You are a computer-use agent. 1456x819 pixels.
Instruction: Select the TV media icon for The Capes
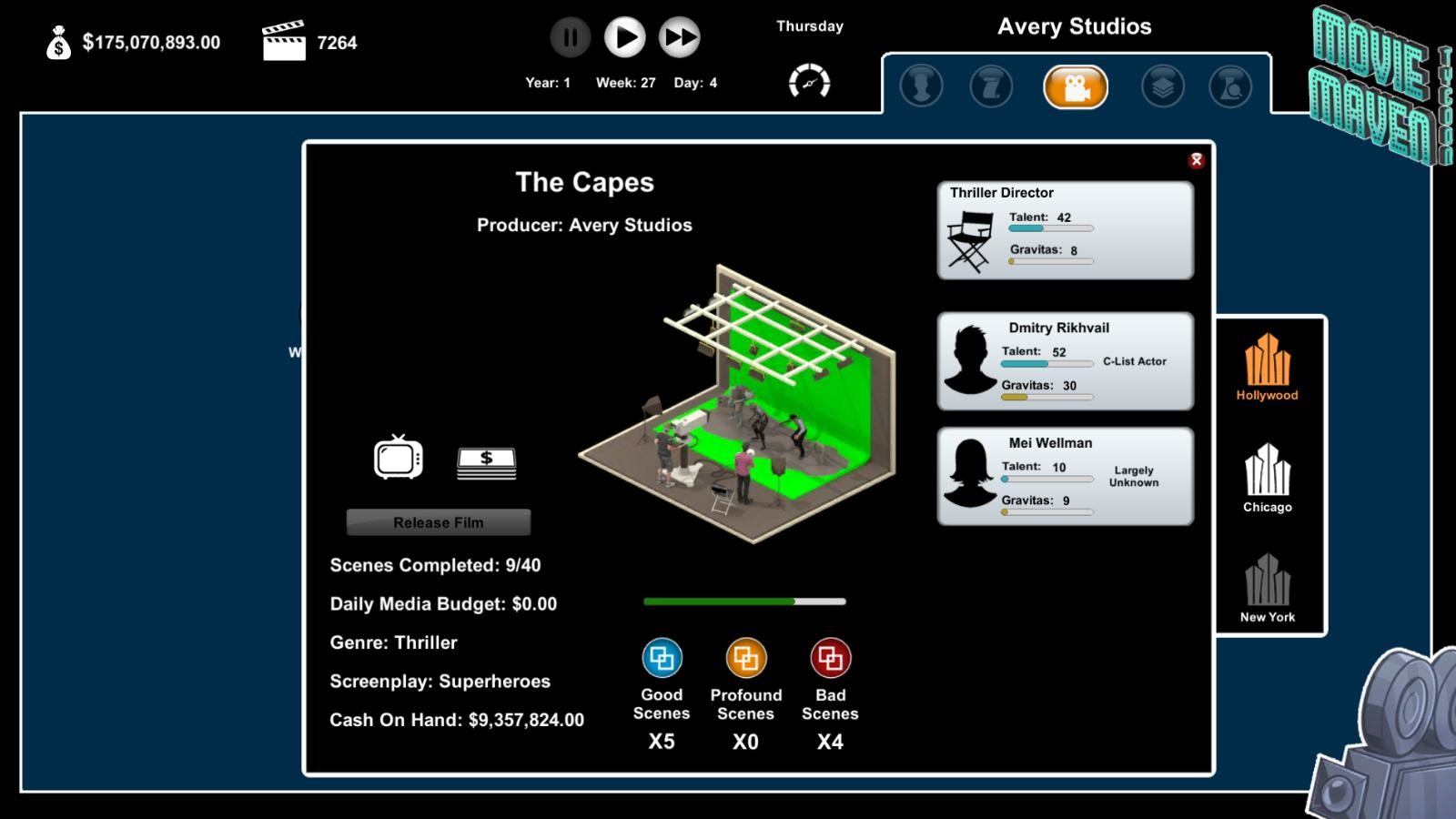click(397, 460)
